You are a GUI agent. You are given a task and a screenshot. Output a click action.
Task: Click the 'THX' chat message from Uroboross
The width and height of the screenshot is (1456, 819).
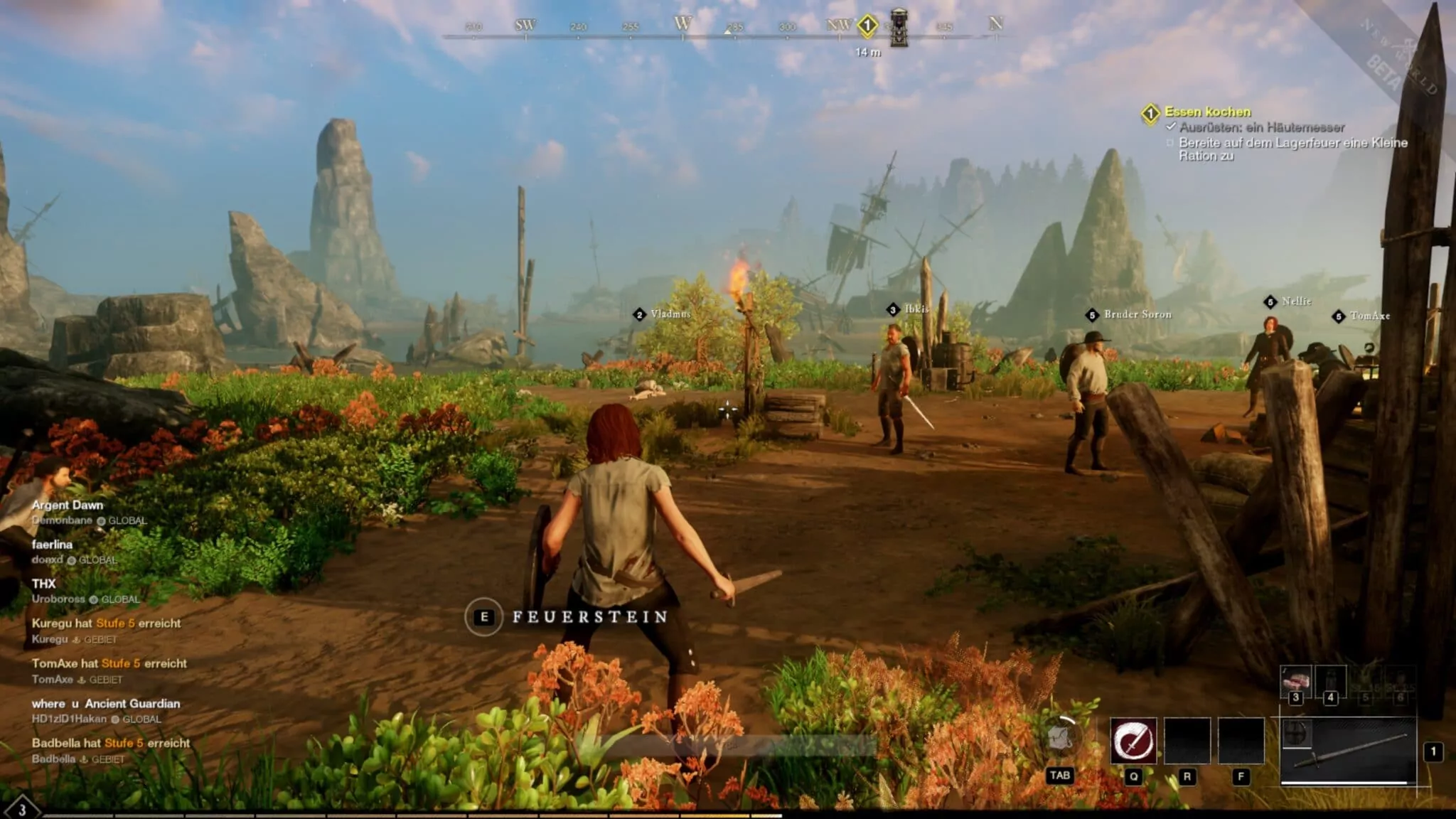click(43, 584)
